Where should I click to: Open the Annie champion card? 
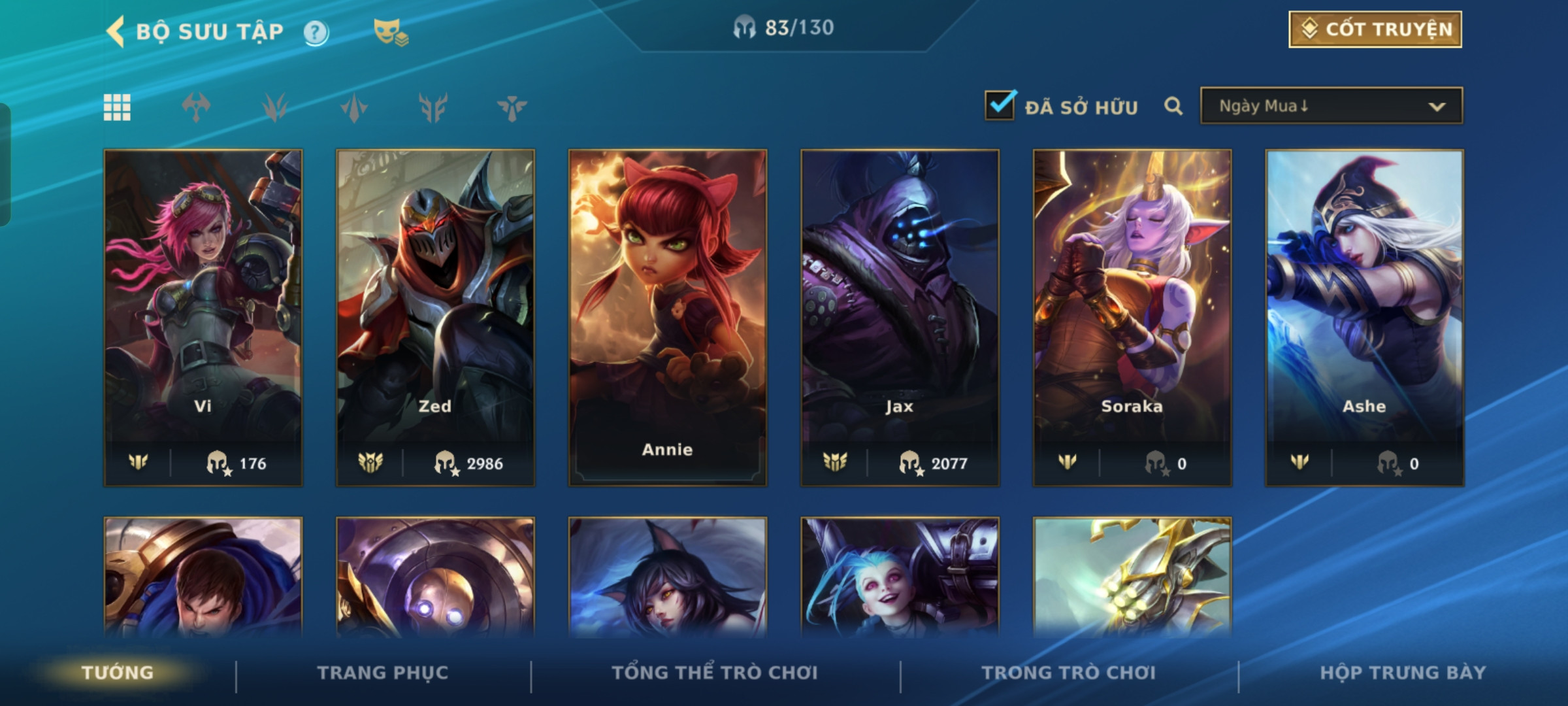(x=667, y=317)
